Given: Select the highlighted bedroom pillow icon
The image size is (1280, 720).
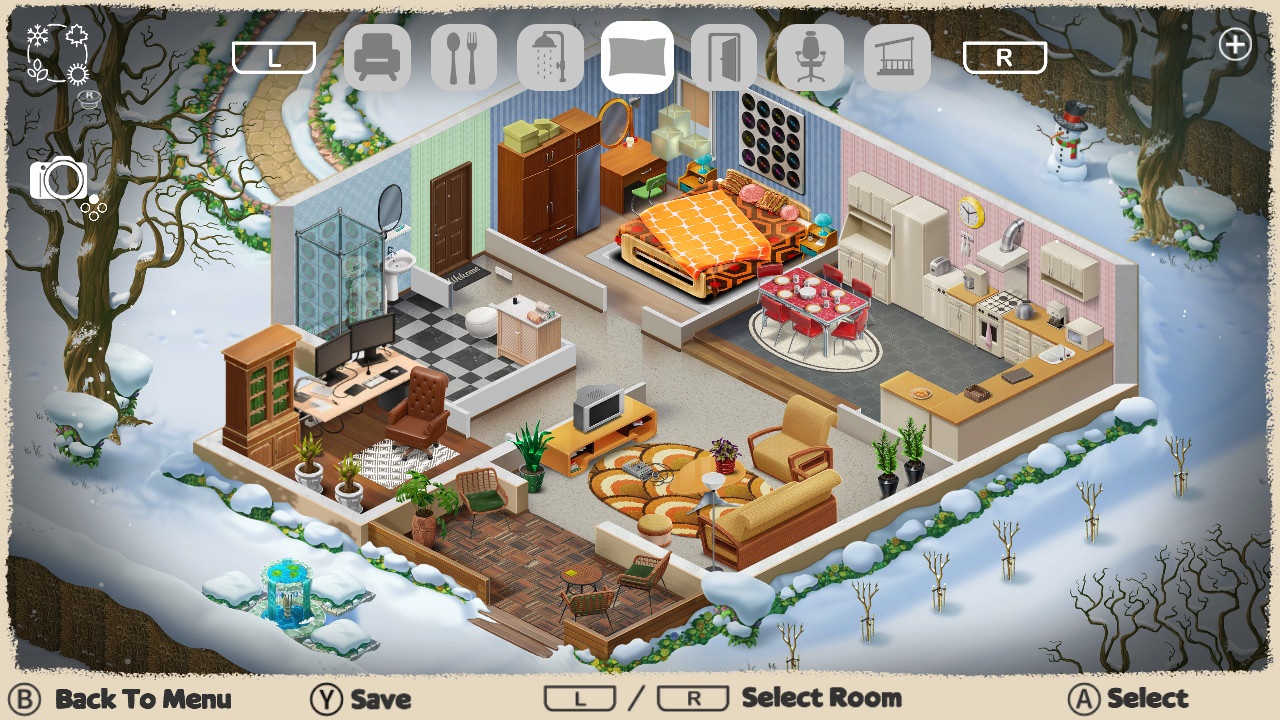Looking at the screenshot, I should pyautogui.click(x=638, y=57).
